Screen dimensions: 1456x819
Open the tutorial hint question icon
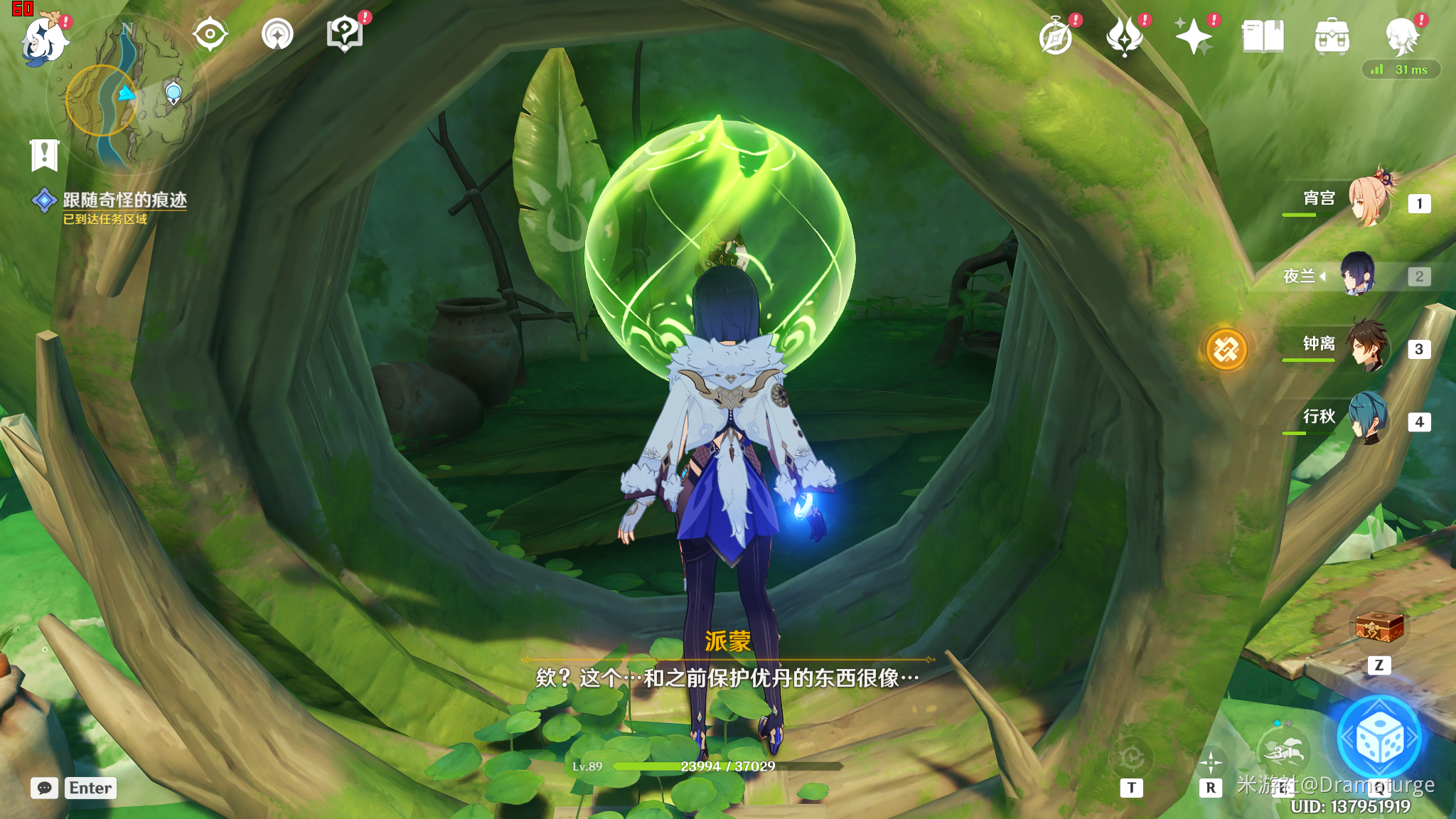[344, 34]
